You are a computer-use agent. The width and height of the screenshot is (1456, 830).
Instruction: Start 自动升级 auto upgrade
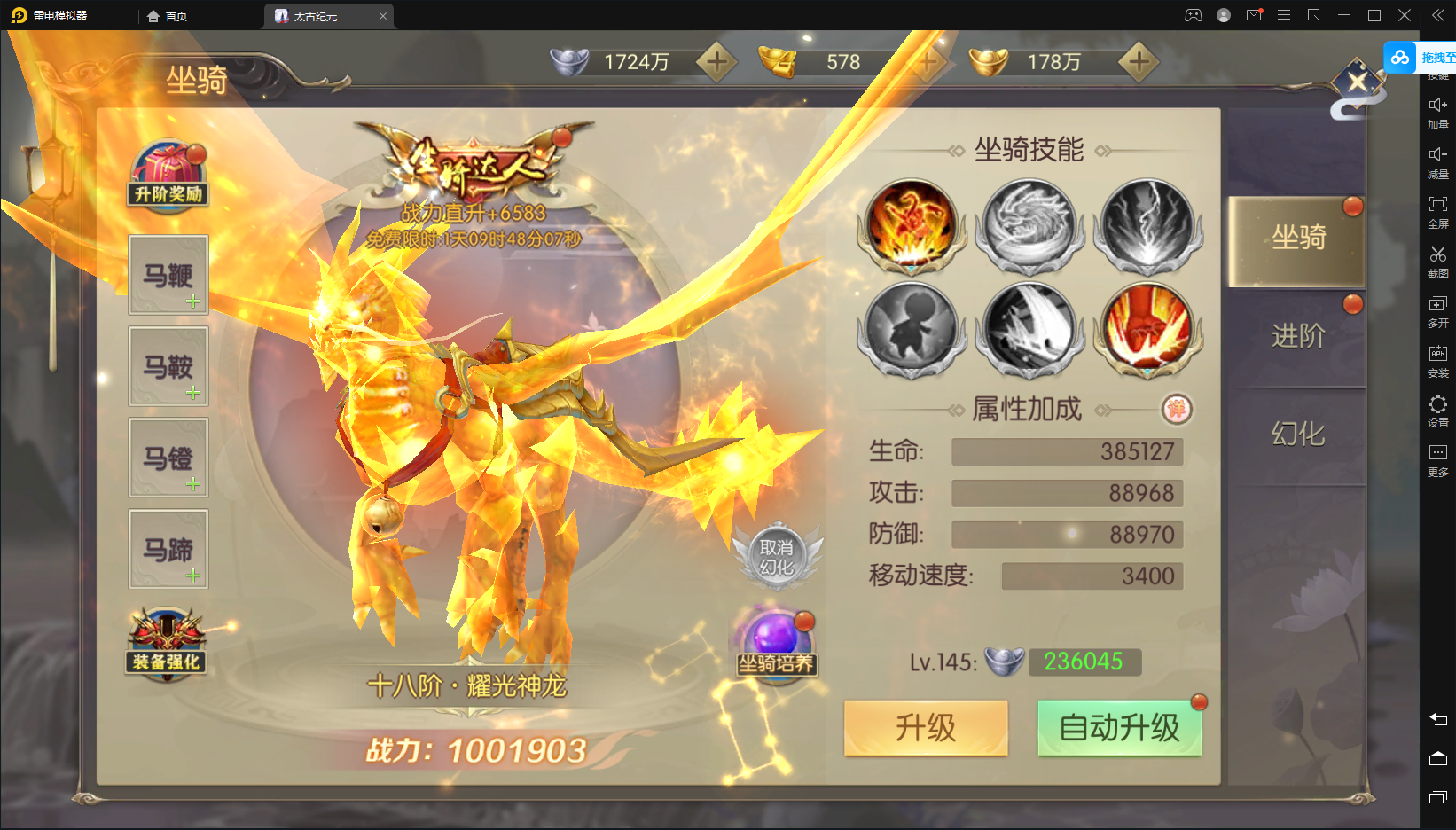[x=1119, y=728]
